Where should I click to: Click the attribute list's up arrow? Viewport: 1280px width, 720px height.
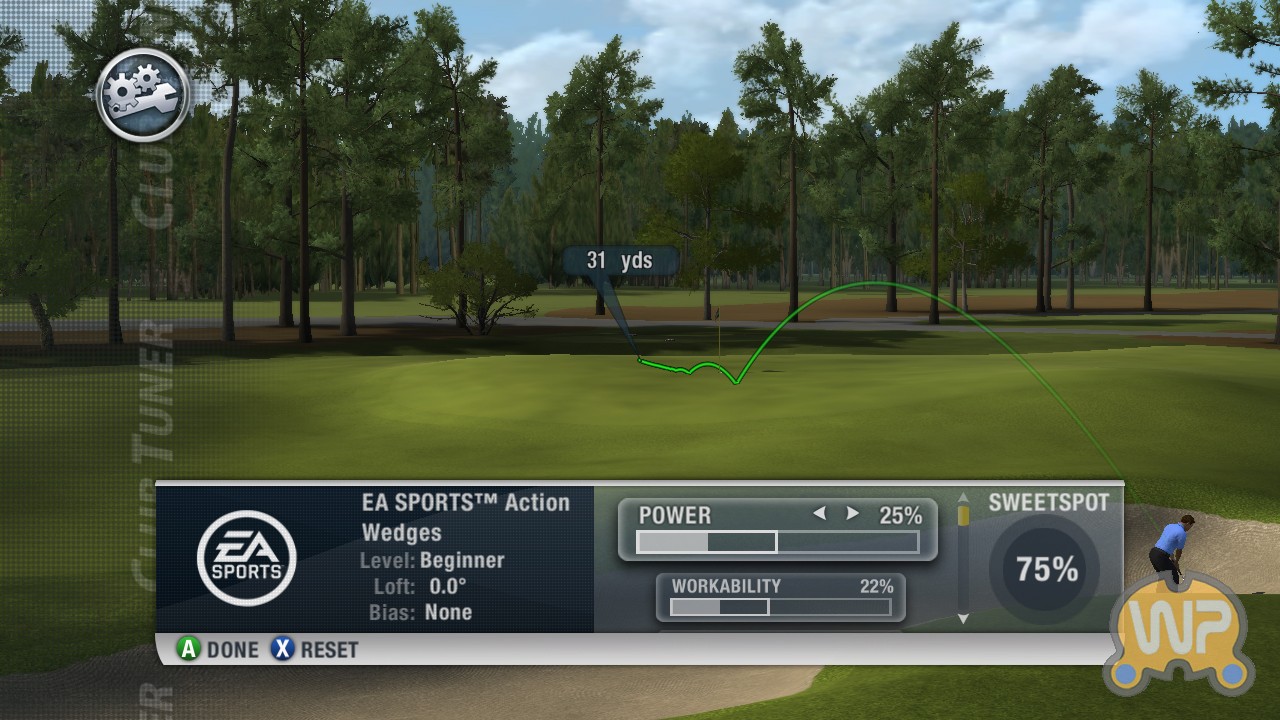963,497
